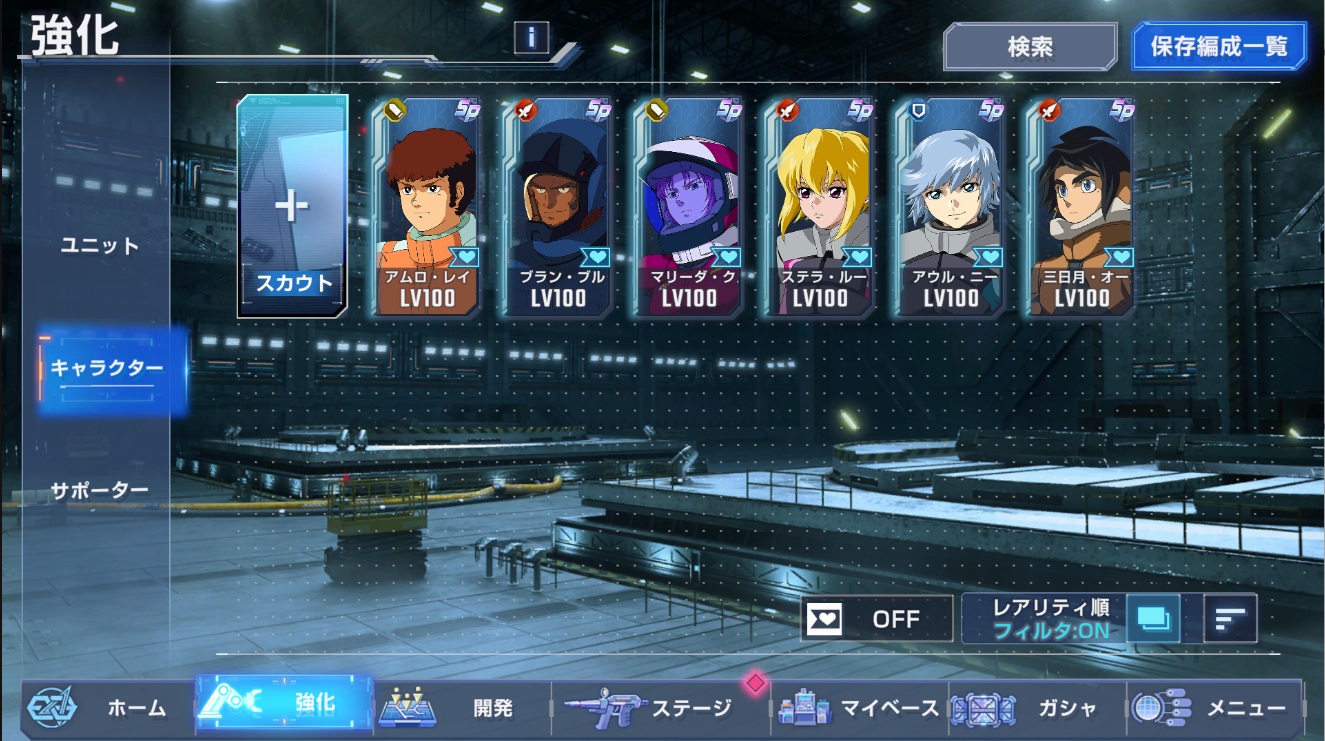Screen dimensions: 1325x741
Task: Toggle the sort order bars icon
Action: point(1230,618)
